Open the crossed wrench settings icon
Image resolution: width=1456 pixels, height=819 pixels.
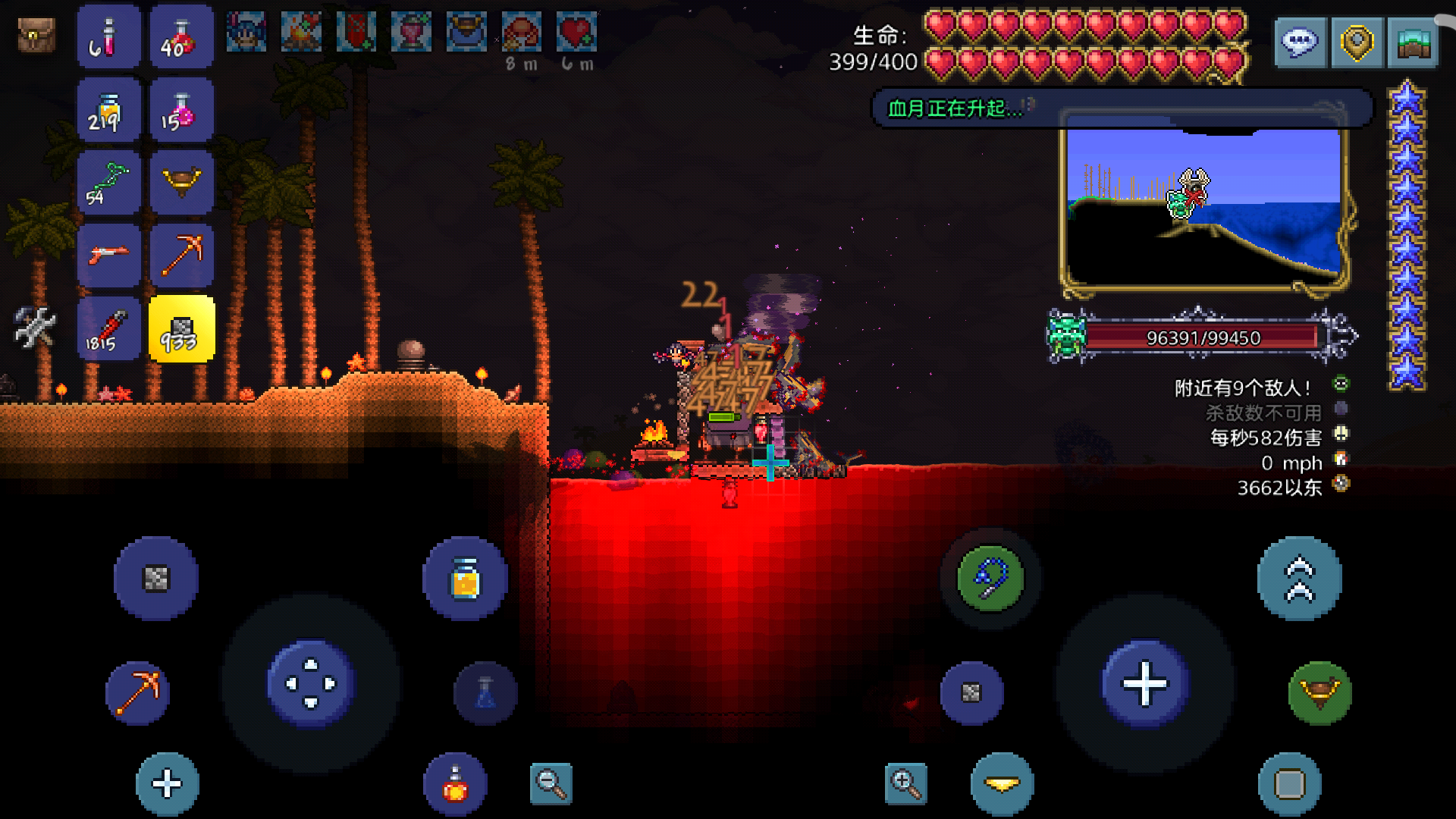(35, 328)
